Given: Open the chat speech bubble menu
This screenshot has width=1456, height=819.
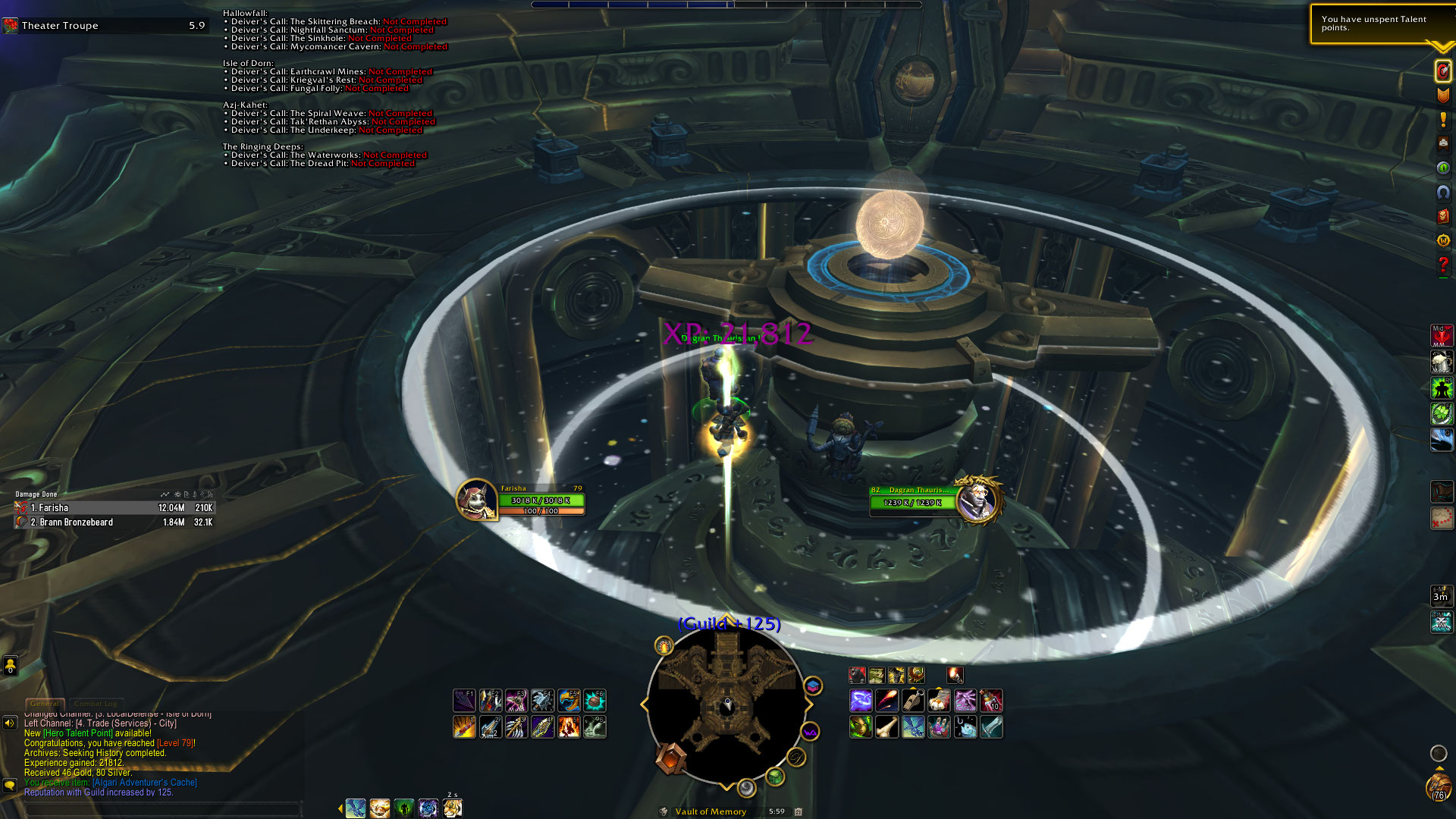Looking at the screenshot, I should pyautogui.click(x=10, y=784).
